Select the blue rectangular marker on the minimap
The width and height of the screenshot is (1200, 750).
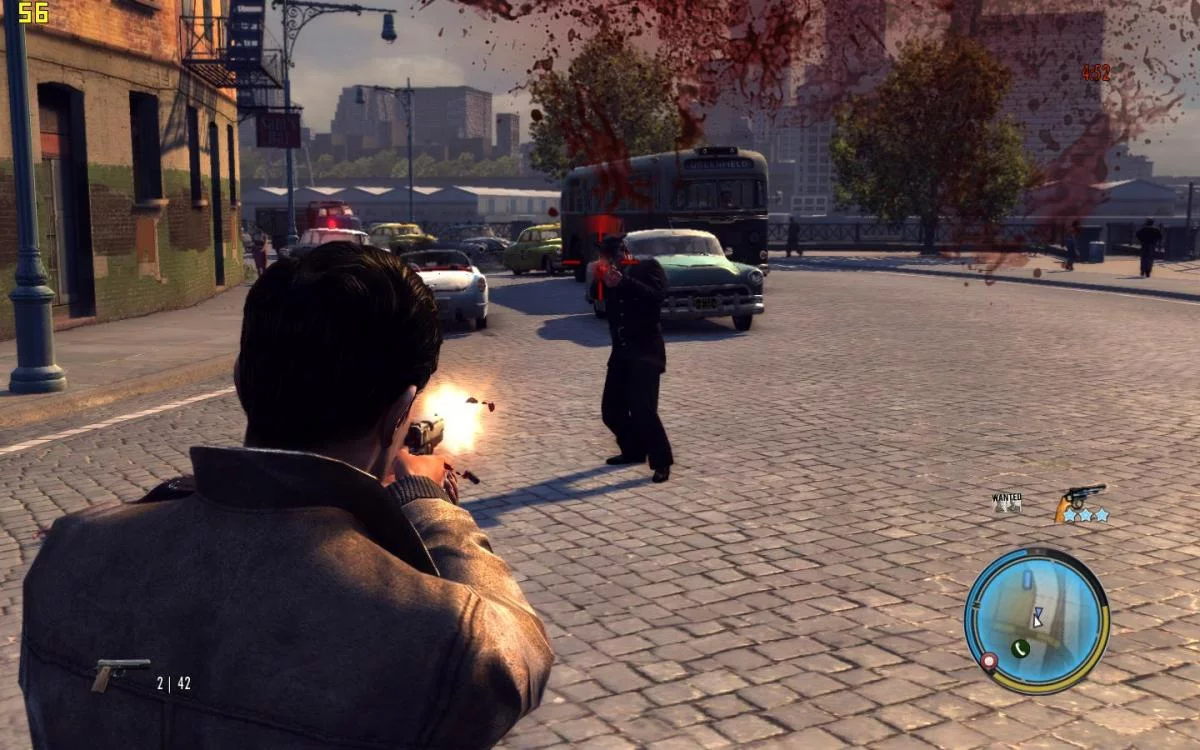pos(1027,580)
